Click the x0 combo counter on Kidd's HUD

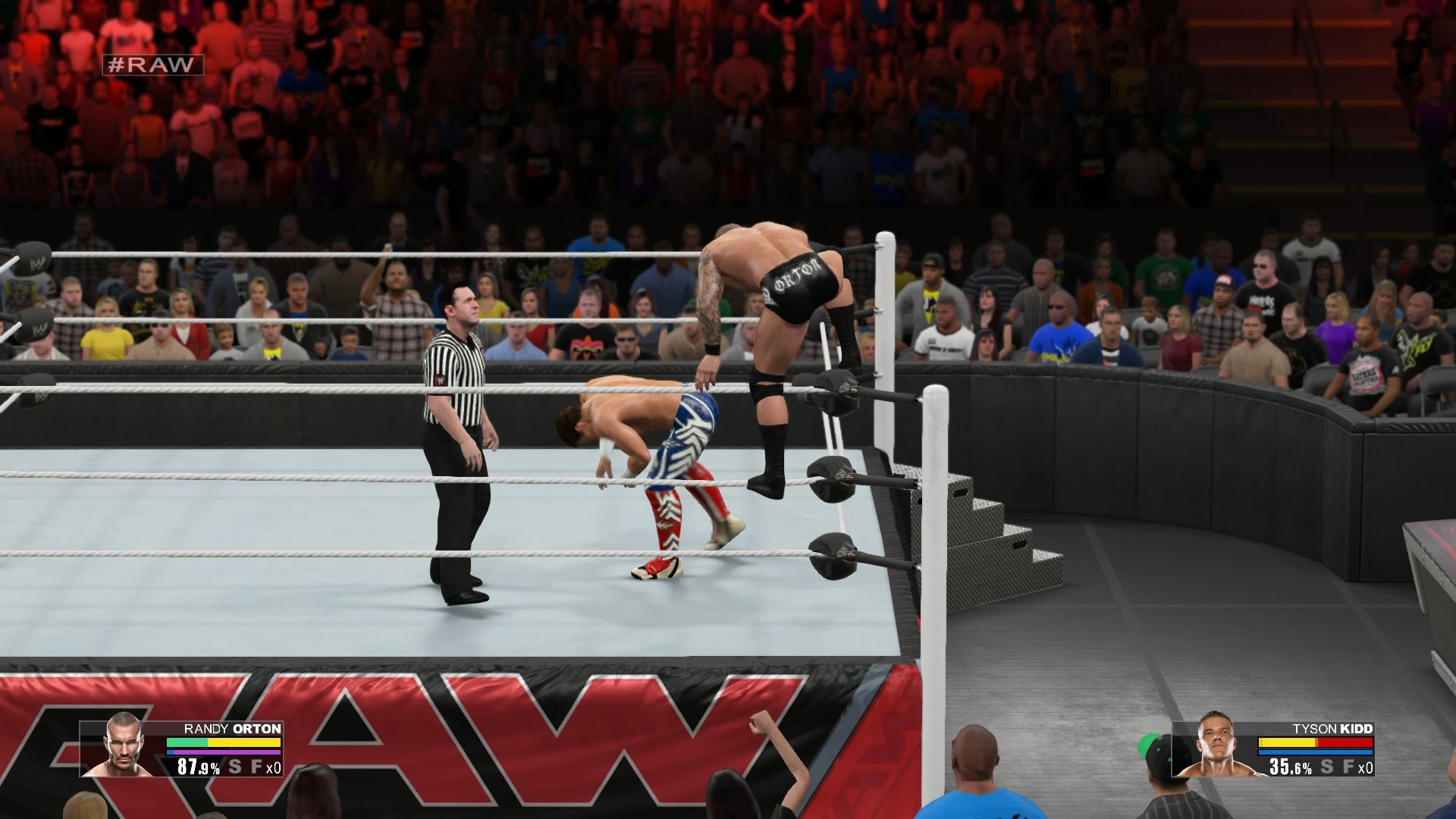click(x=1365, y=767)
